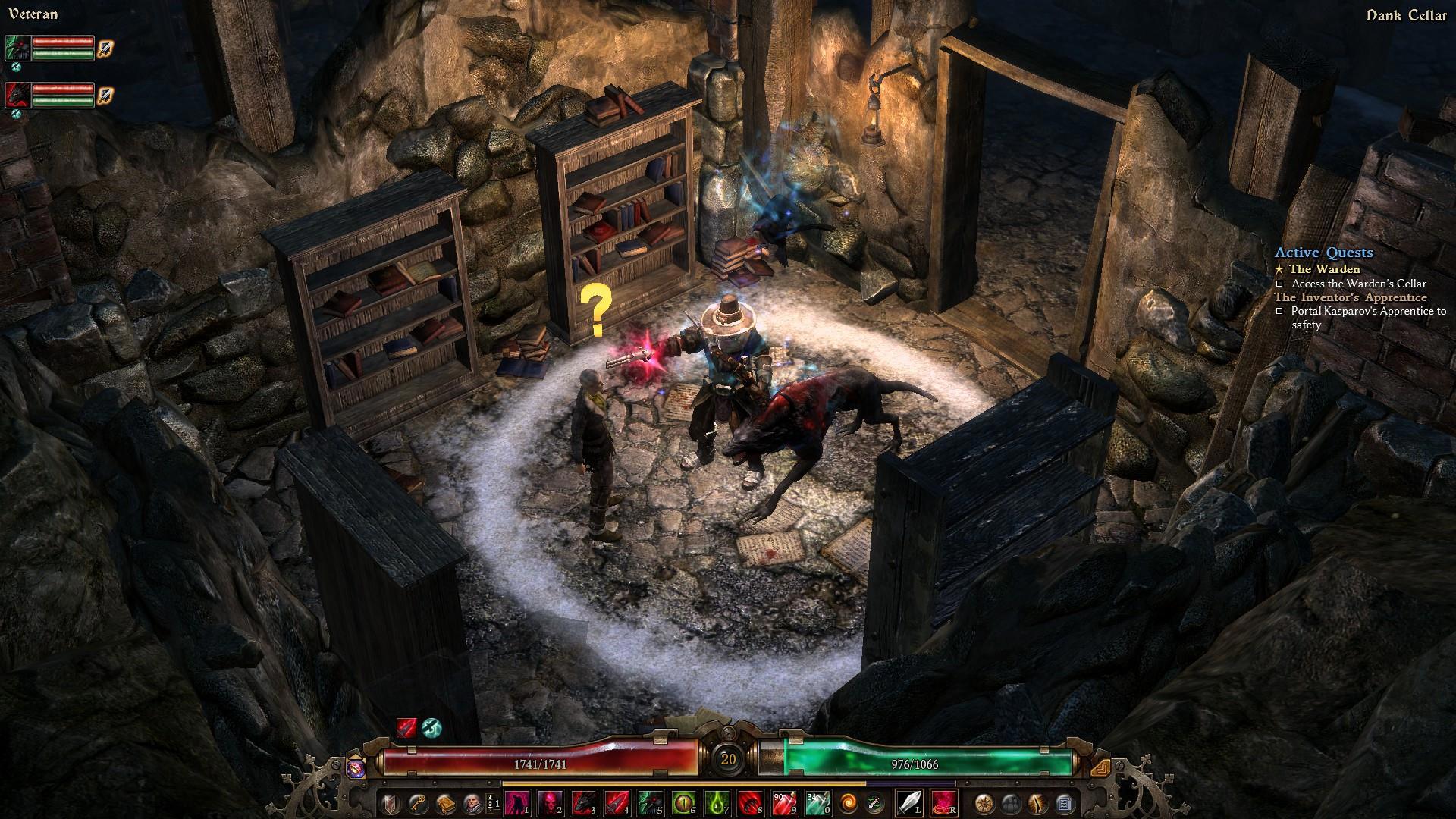The width and height of the screenshot is (1456, 819).
Task: Summon with the hellhound skill in slot 3
Action: click(x=584, y=803)
